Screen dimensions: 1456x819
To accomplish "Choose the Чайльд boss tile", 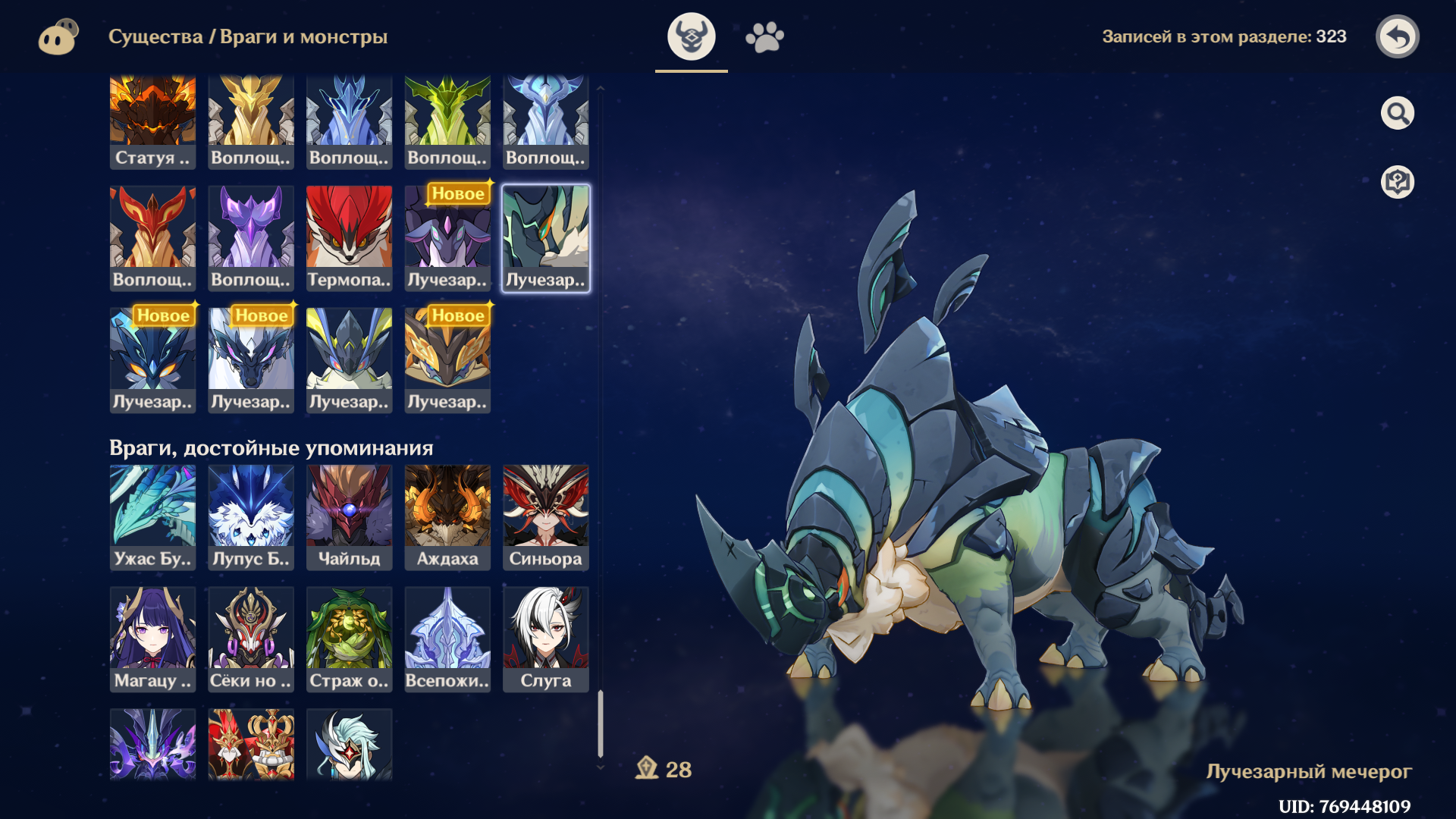I will (349, 517).
